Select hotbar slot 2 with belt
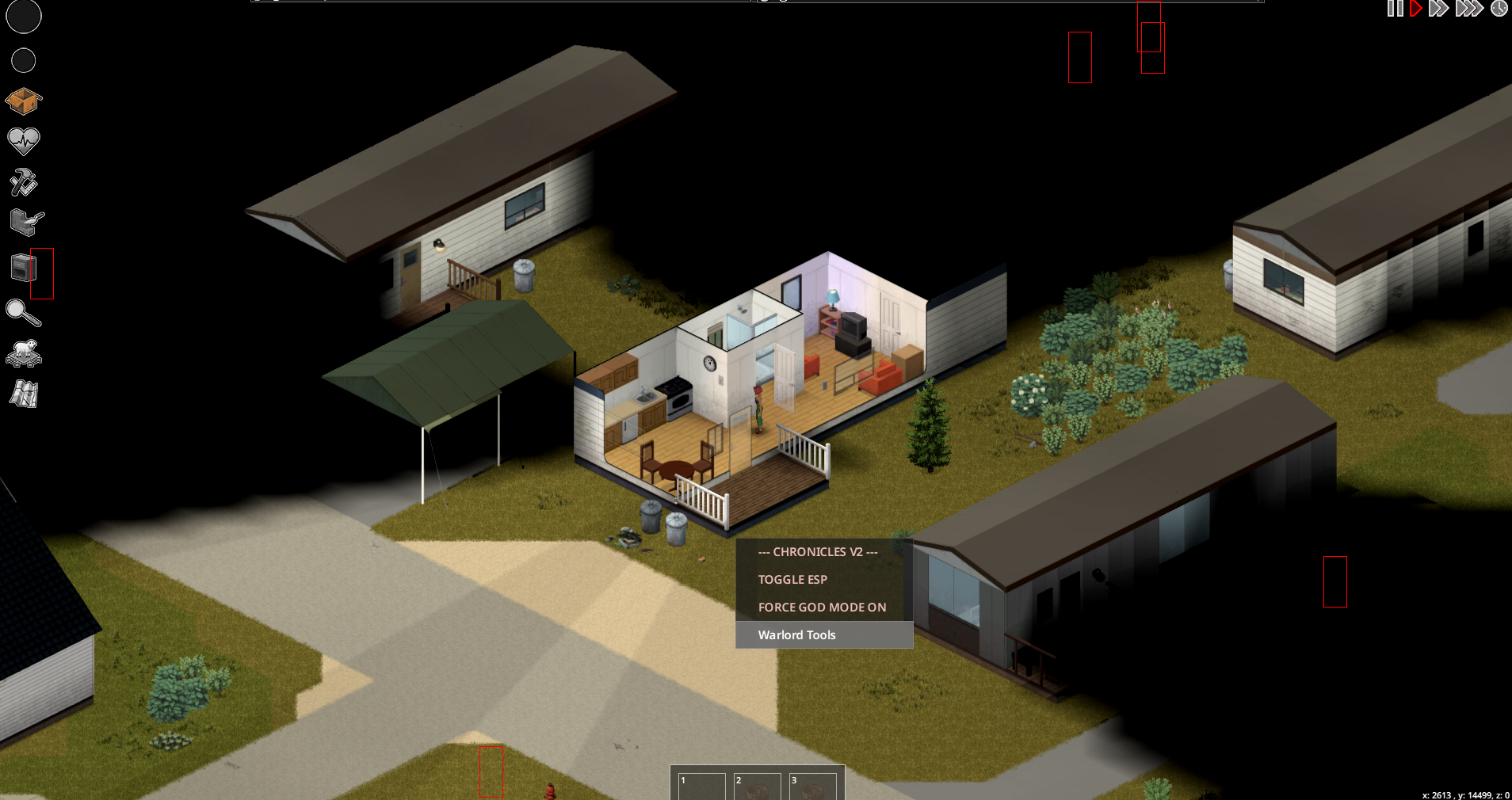The width and height of the screenshot is (1512, 800). click(x=757, y=787)
